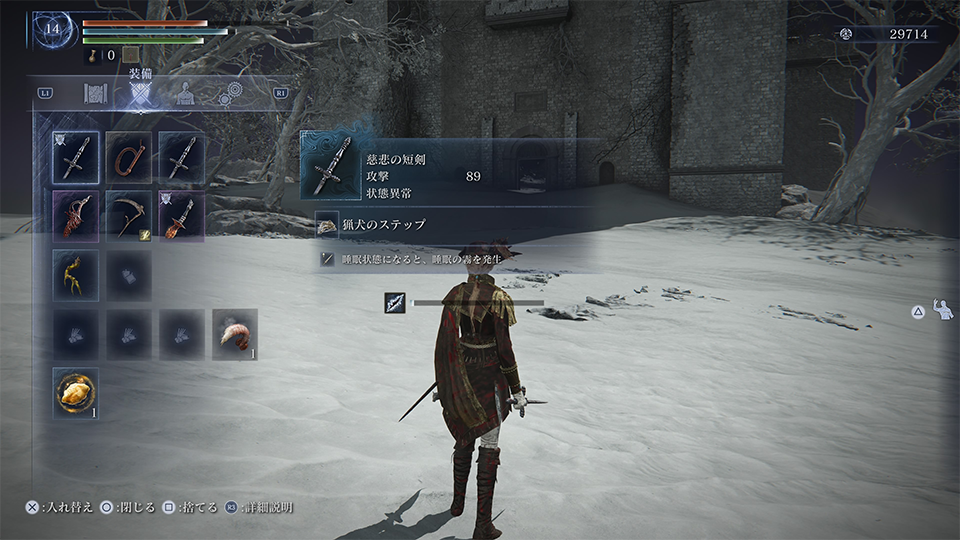Click the character gesture icon
Viewport: 960px width, 540px height.
tap(943, 310)
